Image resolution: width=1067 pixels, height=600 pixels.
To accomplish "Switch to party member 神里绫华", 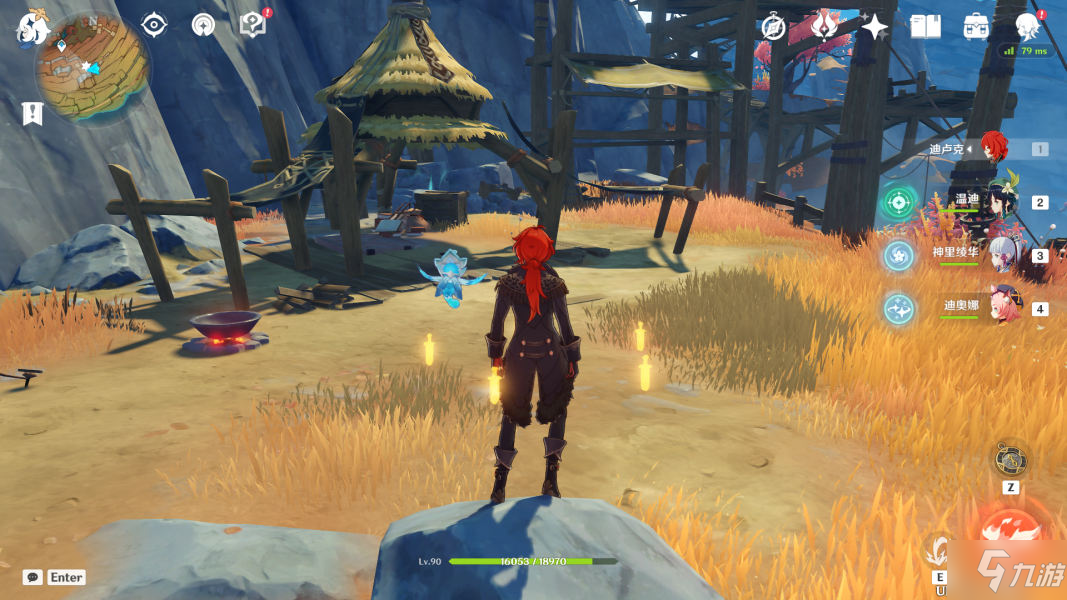I will [1003, 254].
